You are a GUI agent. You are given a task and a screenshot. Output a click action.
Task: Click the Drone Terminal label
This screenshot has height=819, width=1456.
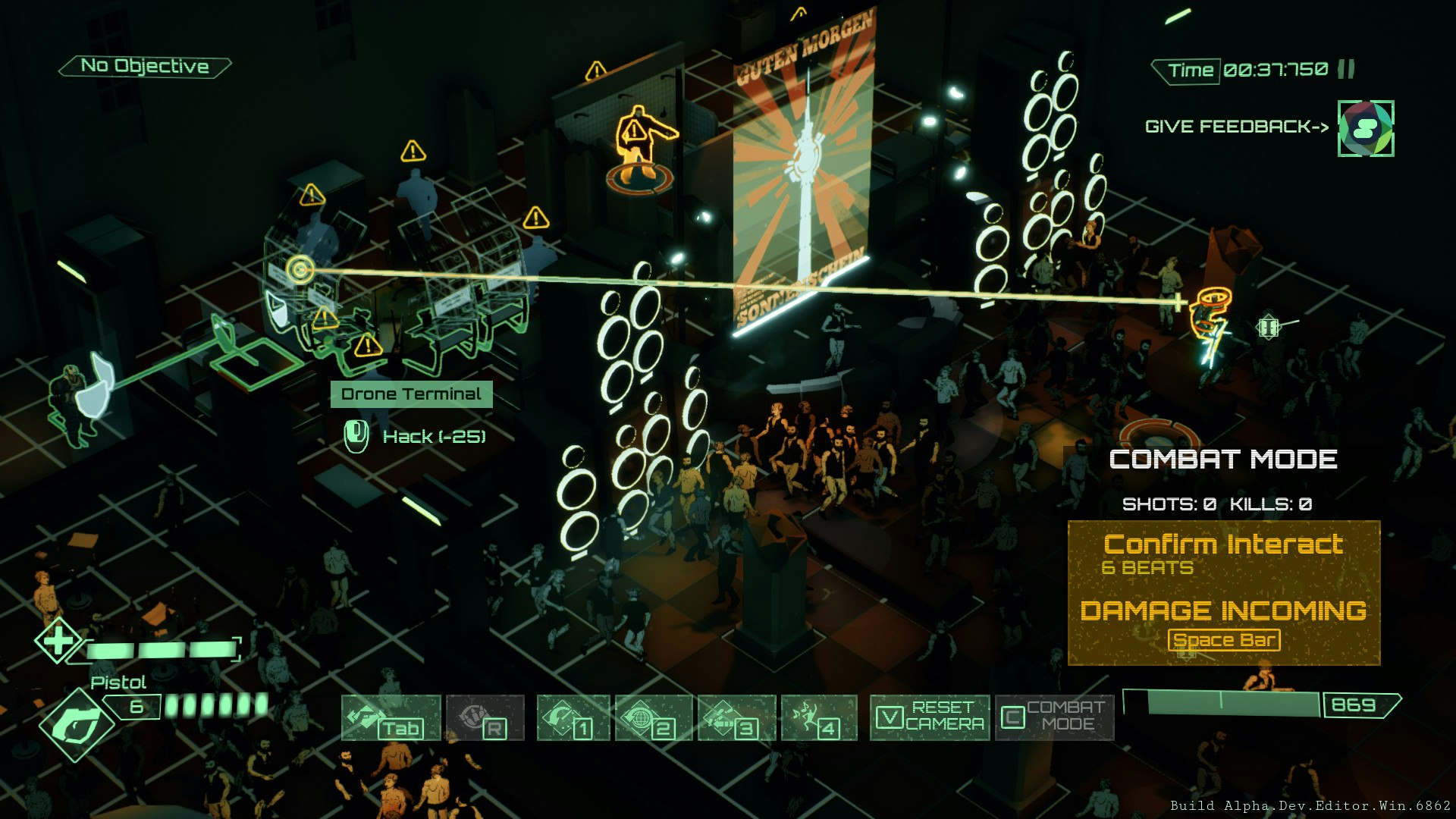click(x=411, y=394)
